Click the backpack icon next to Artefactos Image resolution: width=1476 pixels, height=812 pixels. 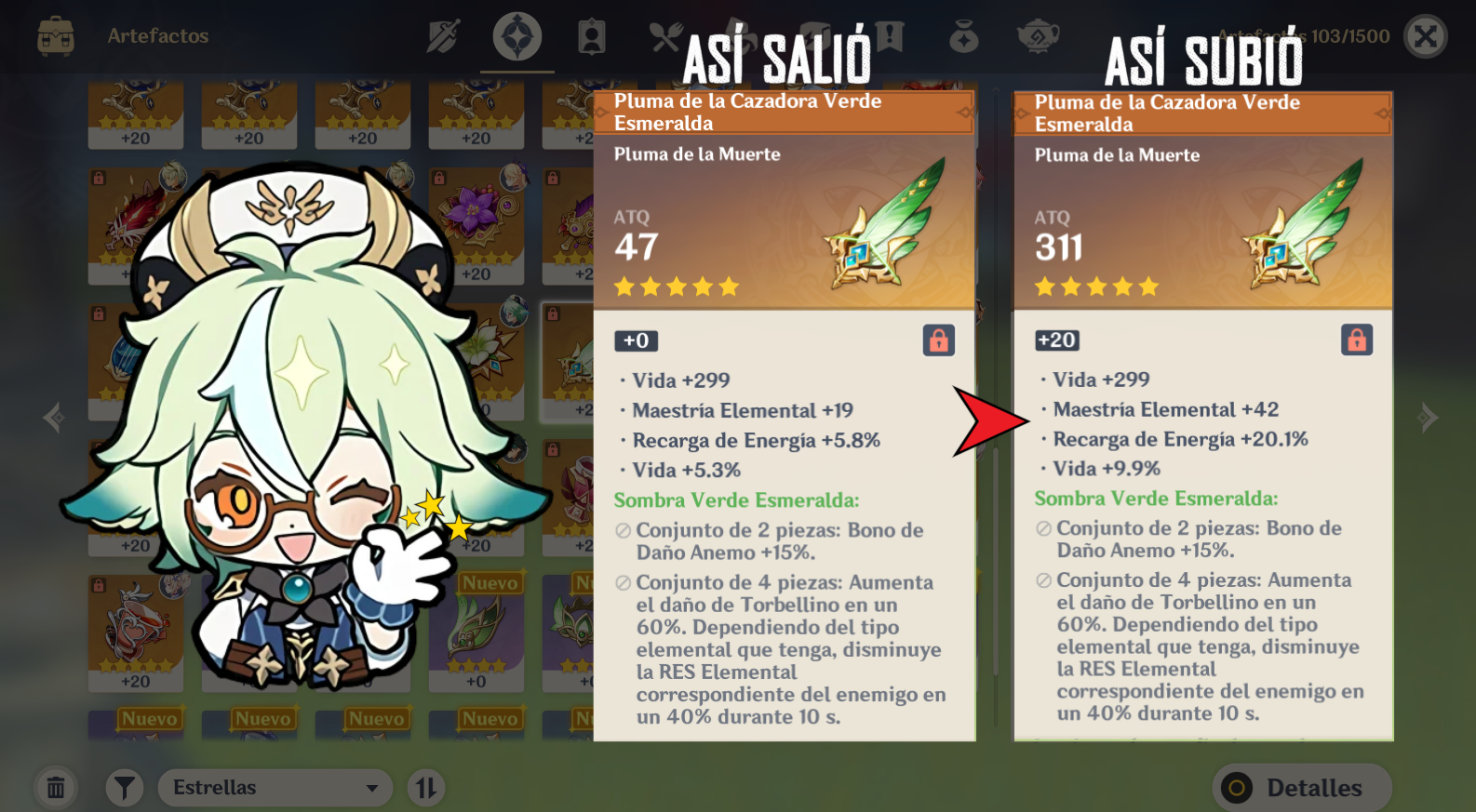(58, 37)
